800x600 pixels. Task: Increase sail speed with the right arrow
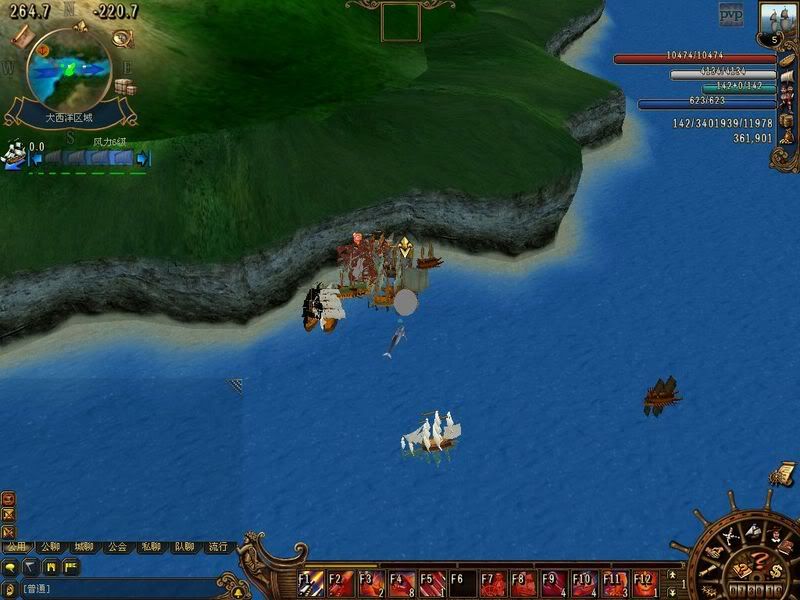pyautogui.click(x=143, y=158)
